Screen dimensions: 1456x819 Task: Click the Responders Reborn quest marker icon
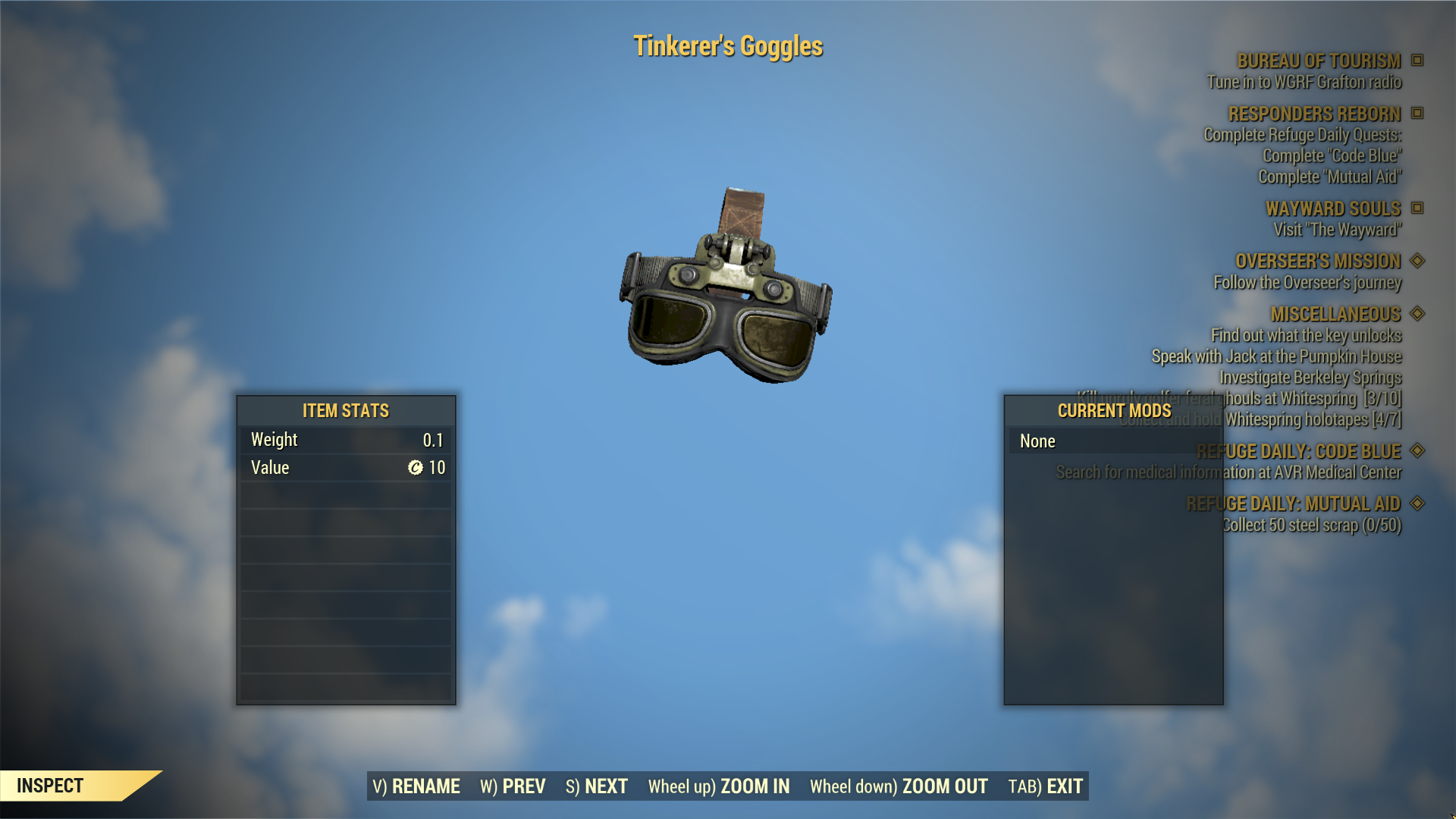[x=1417, y=115]
